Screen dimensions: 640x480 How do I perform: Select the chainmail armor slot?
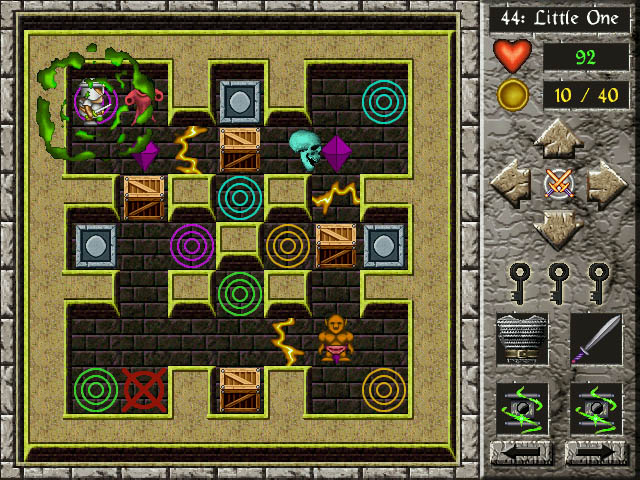pyautogui.click(x=521, y=340)
